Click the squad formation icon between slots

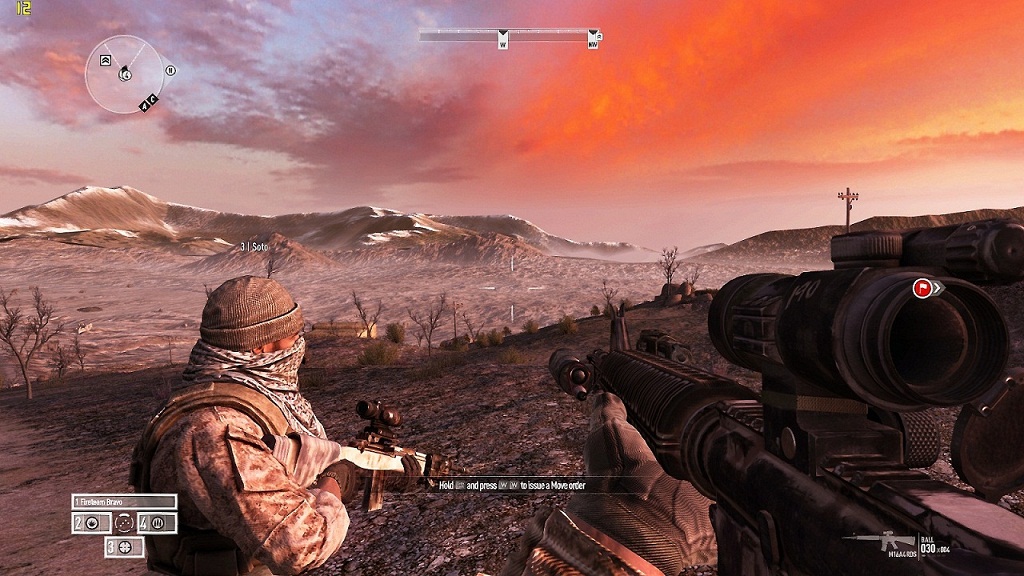[x=124, y=523]
